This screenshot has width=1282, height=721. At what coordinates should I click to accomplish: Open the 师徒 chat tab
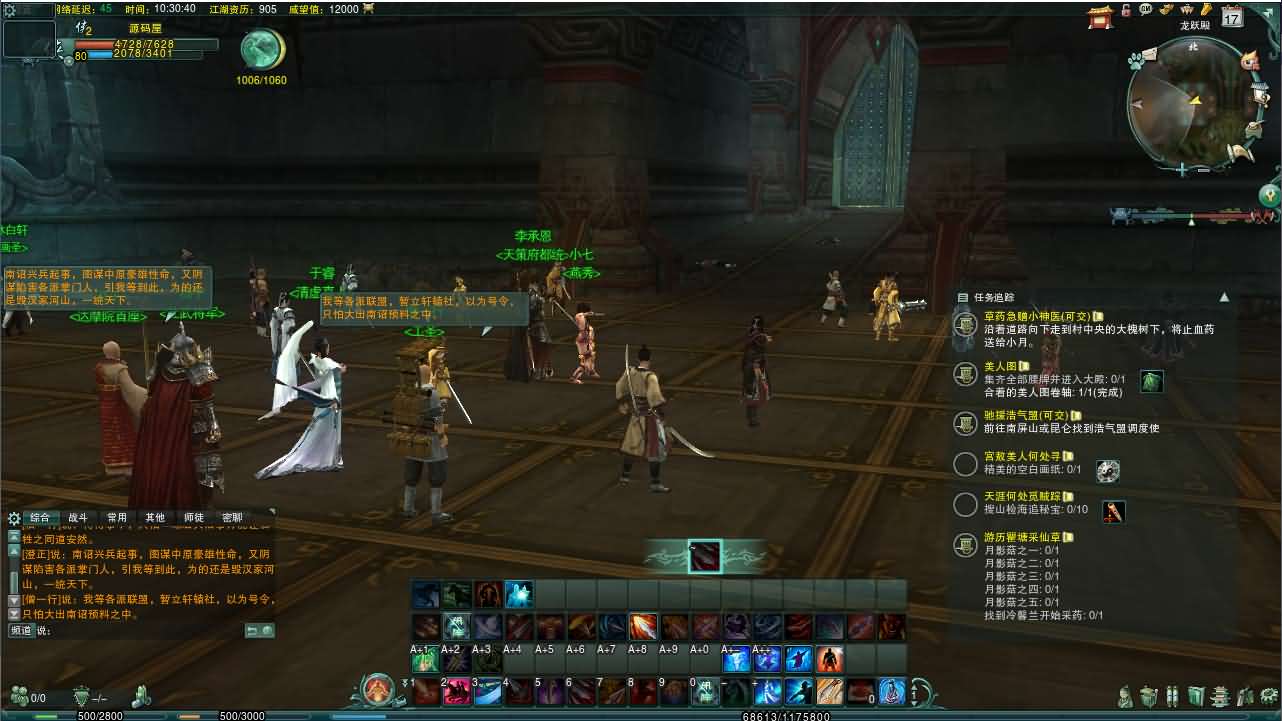(194, 518)
